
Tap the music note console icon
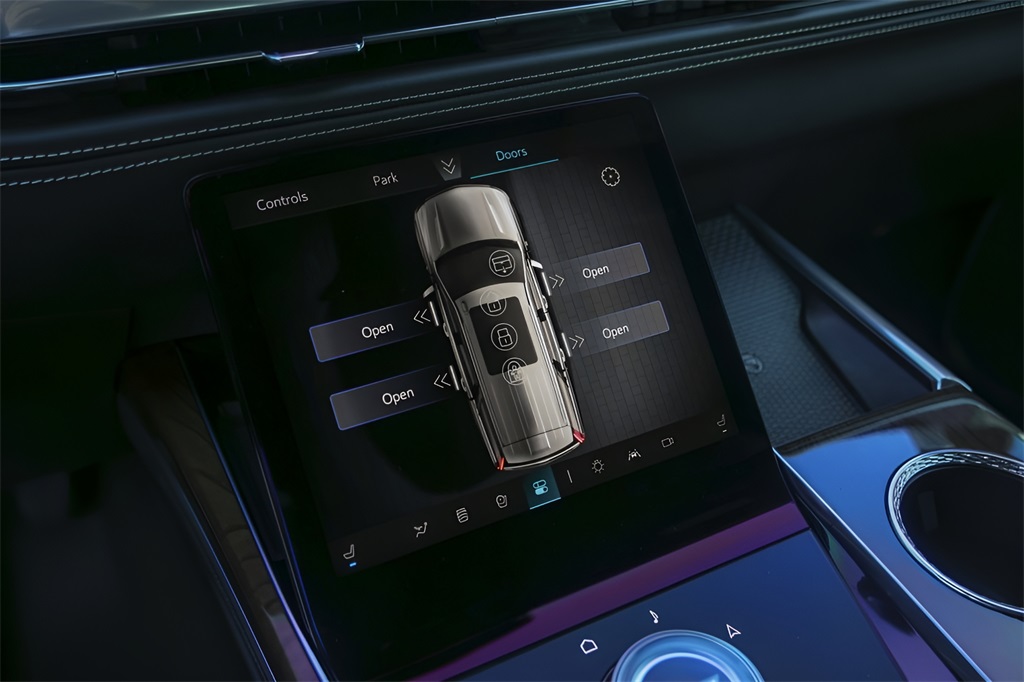click(x=653, y=616)
